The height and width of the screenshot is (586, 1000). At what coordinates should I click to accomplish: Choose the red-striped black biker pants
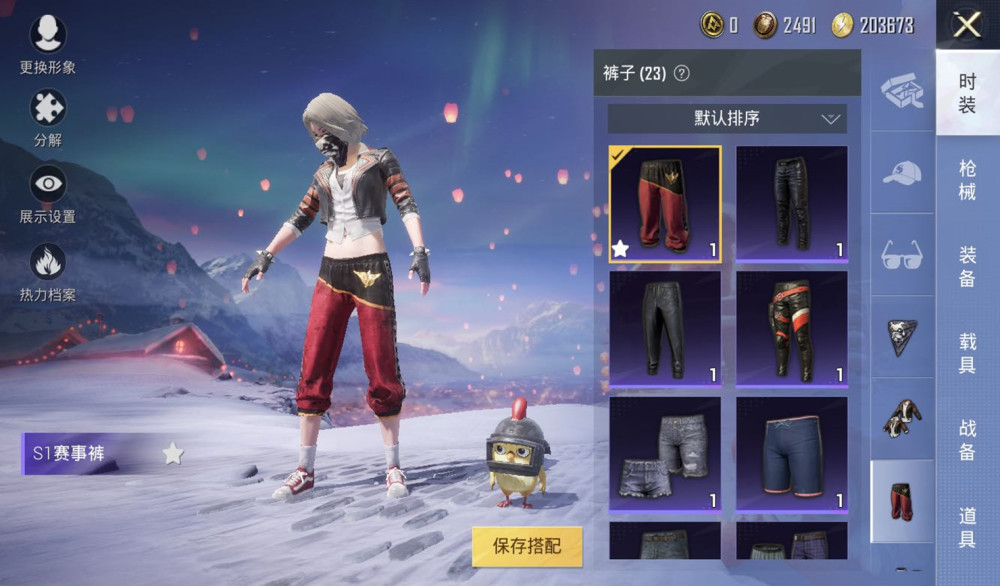coord(792,329)
